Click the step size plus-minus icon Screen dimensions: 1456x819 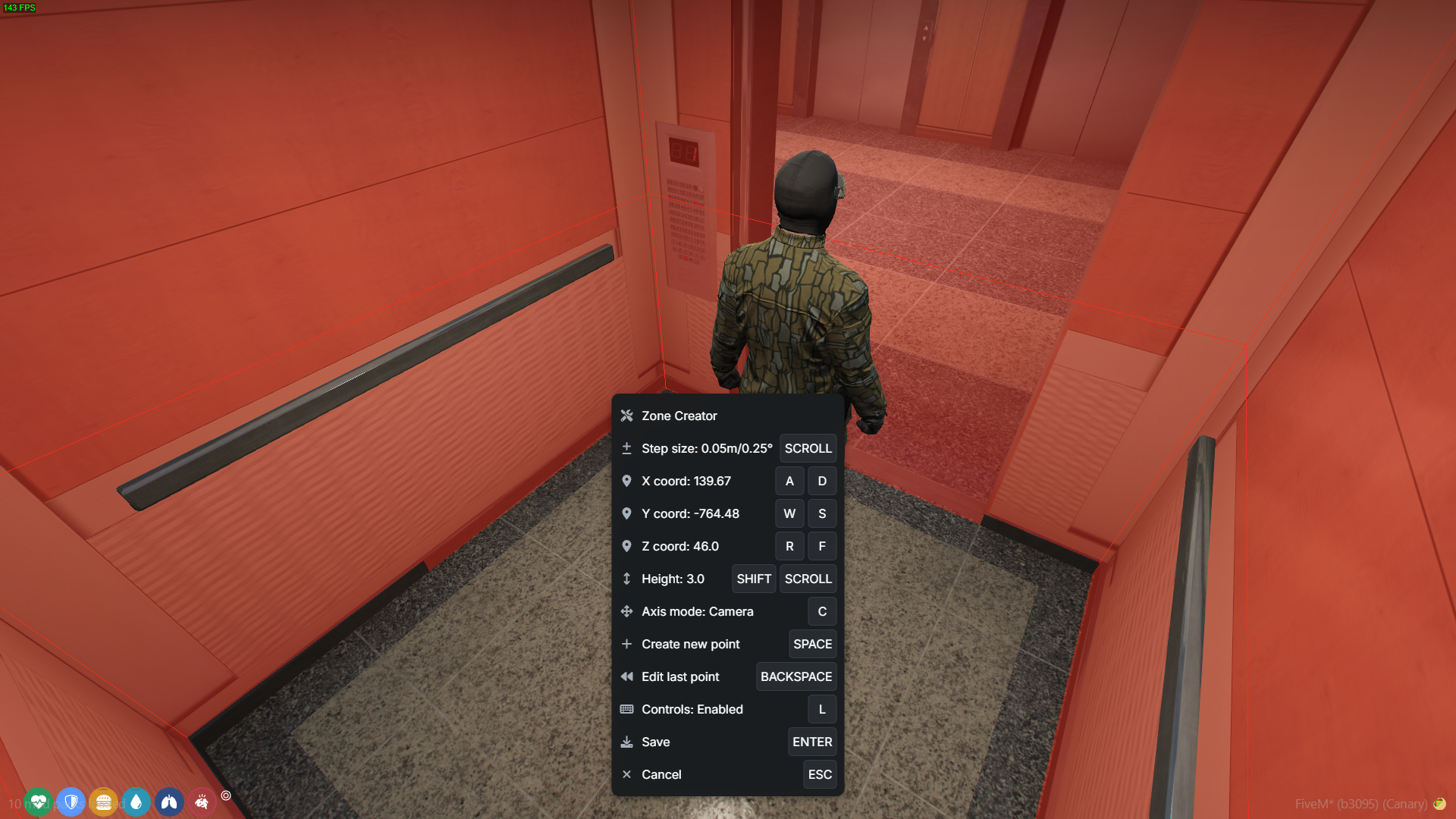tap(626, 448)
